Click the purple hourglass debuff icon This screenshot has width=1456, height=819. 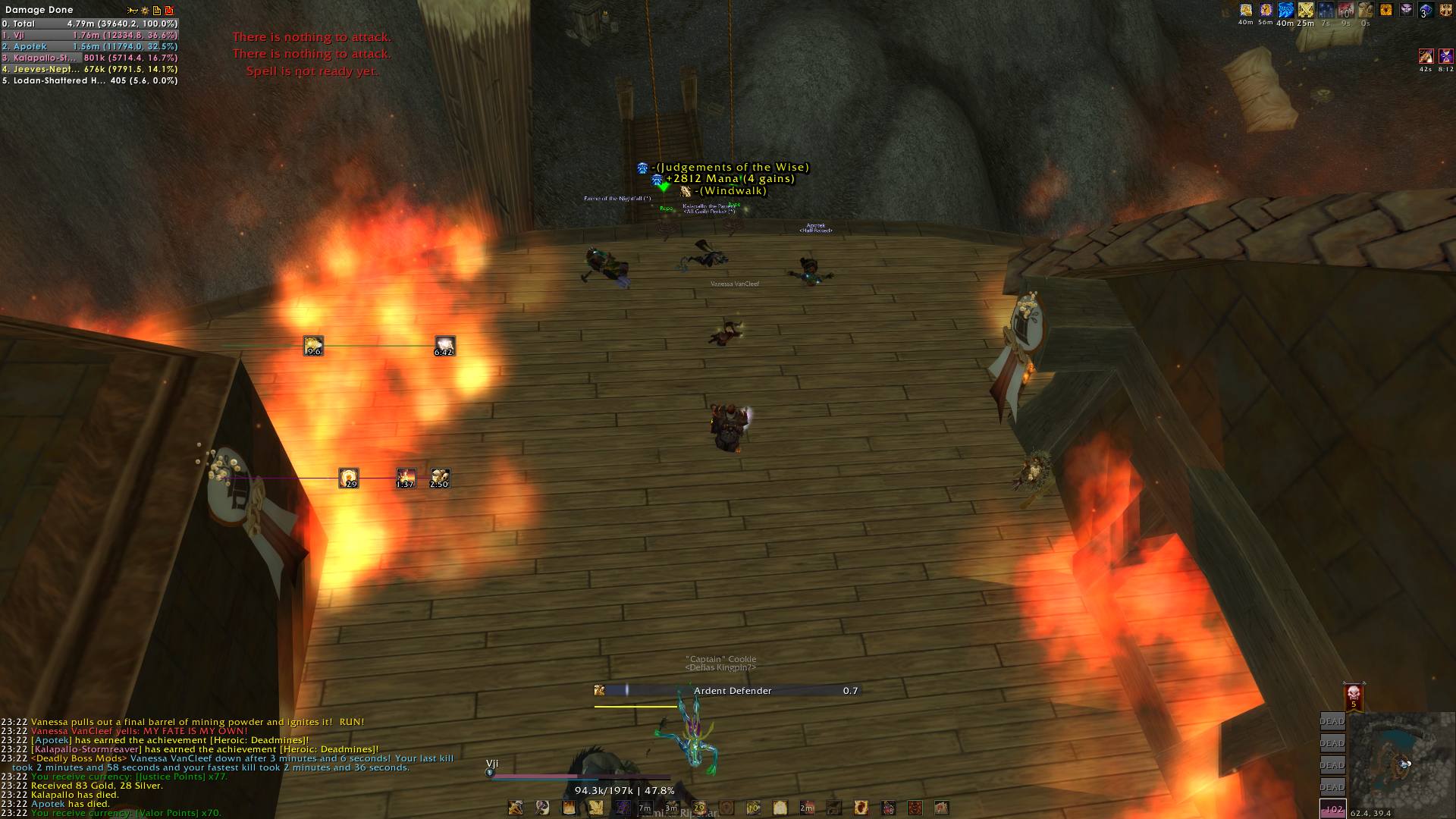tap(1446, 56)
